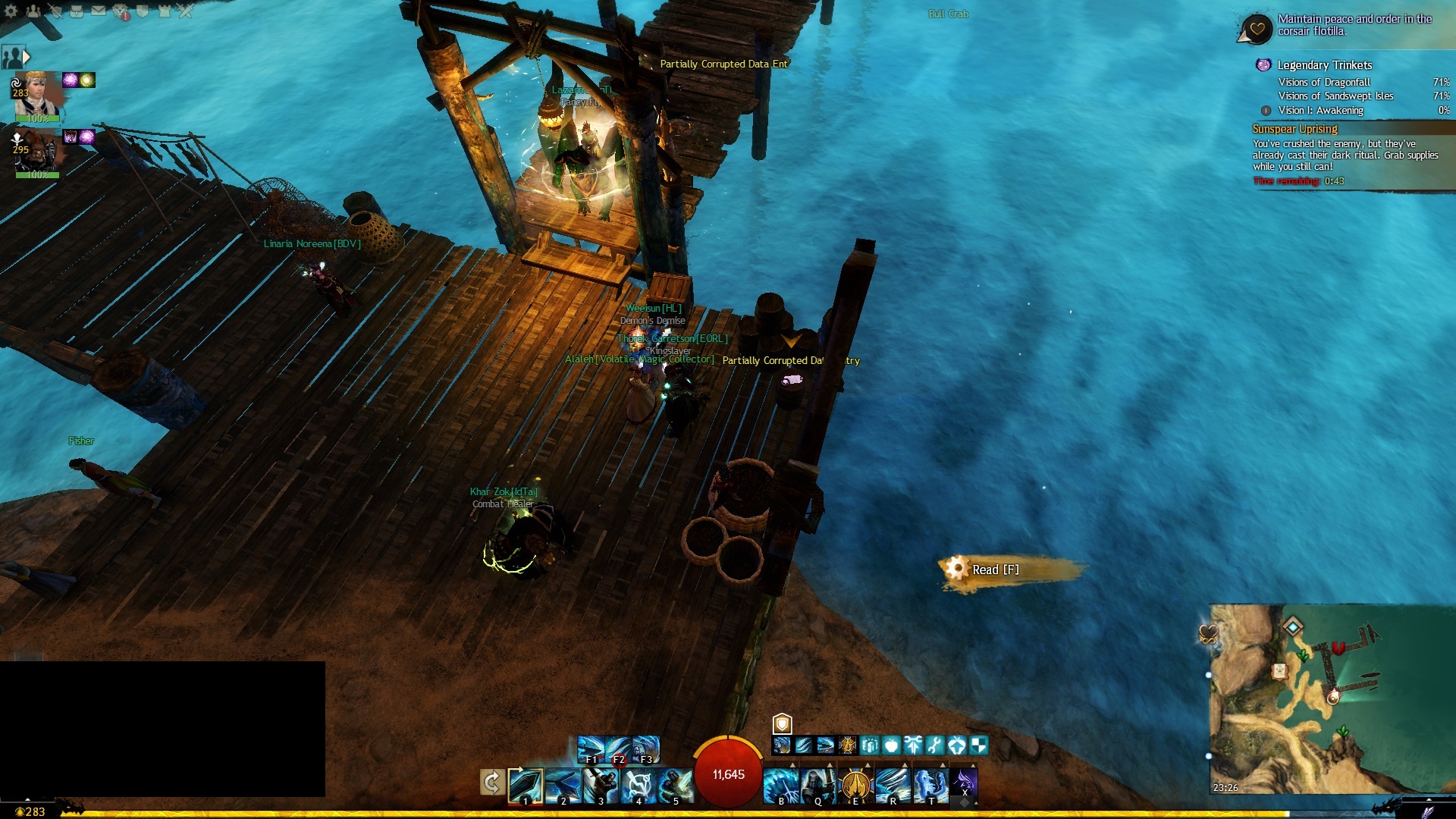Click the Sunspear Uprising event header

pyautogui.click(x=1294, y=129)
